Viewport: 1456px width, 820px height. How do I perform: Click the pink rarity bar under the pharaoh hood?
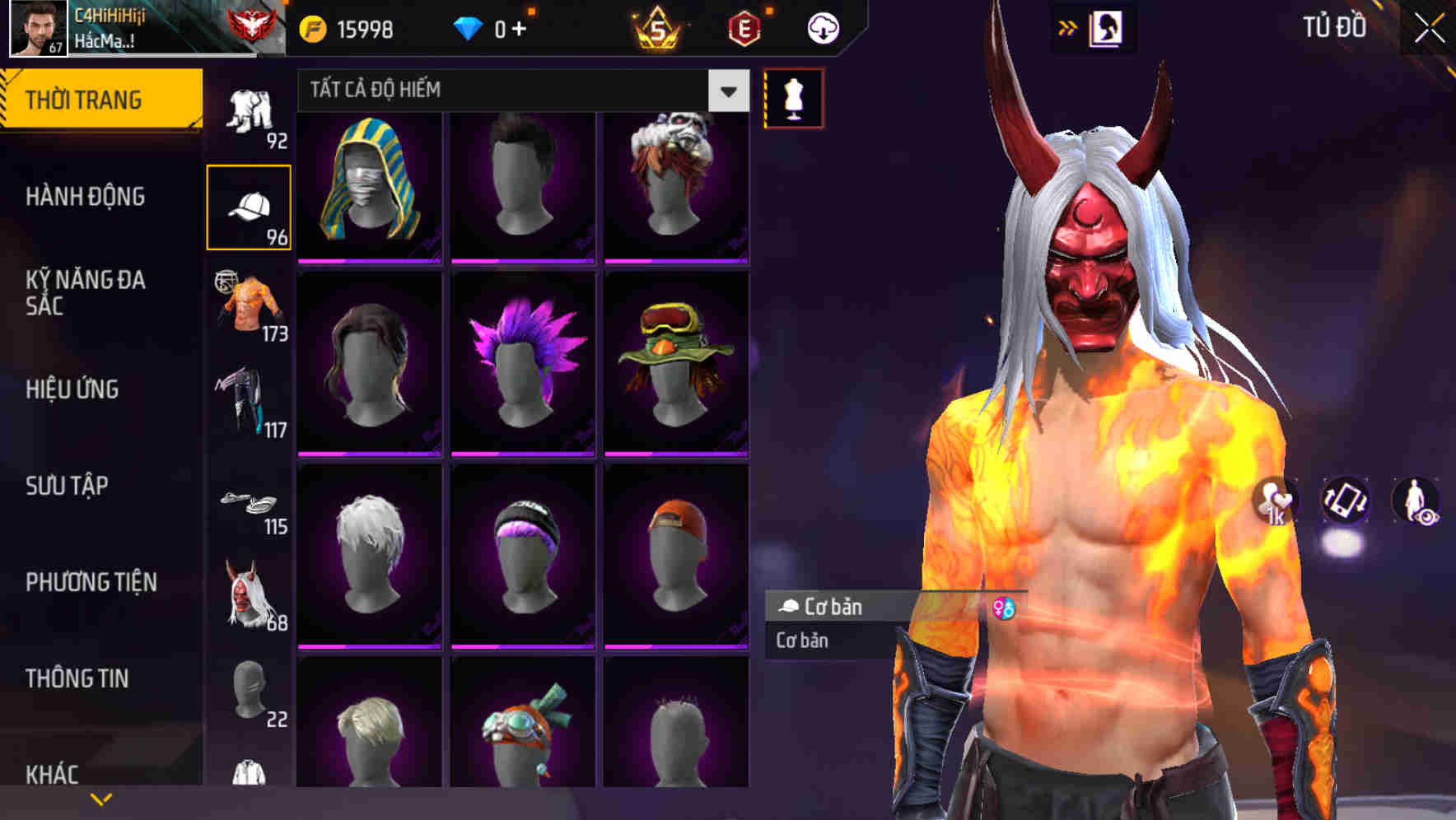click(369, 260)
